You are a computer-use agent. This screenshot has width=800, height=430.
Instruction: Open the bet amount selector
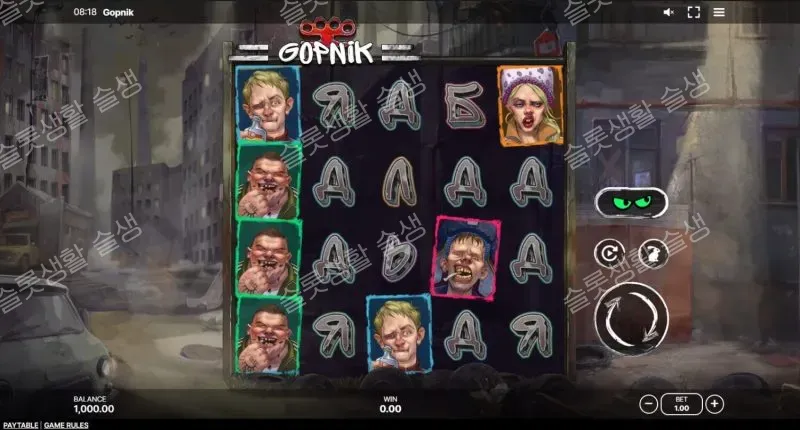681,404
